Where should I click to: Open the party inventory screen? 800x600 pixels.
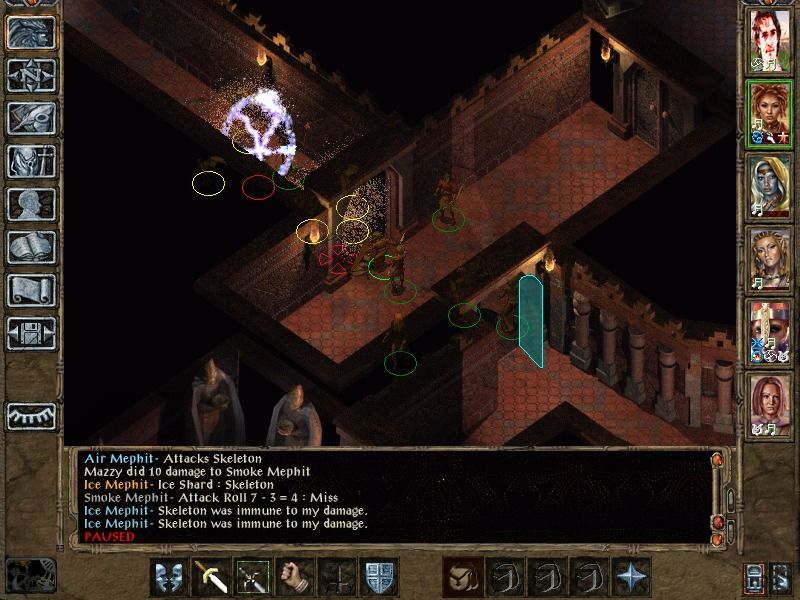(31, 161)
